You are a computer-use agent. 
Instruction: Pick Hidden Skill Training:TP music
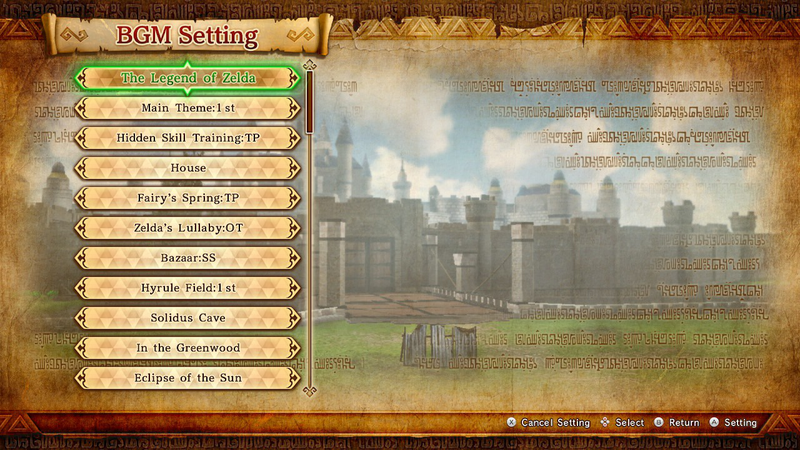[x=188, y=137]
